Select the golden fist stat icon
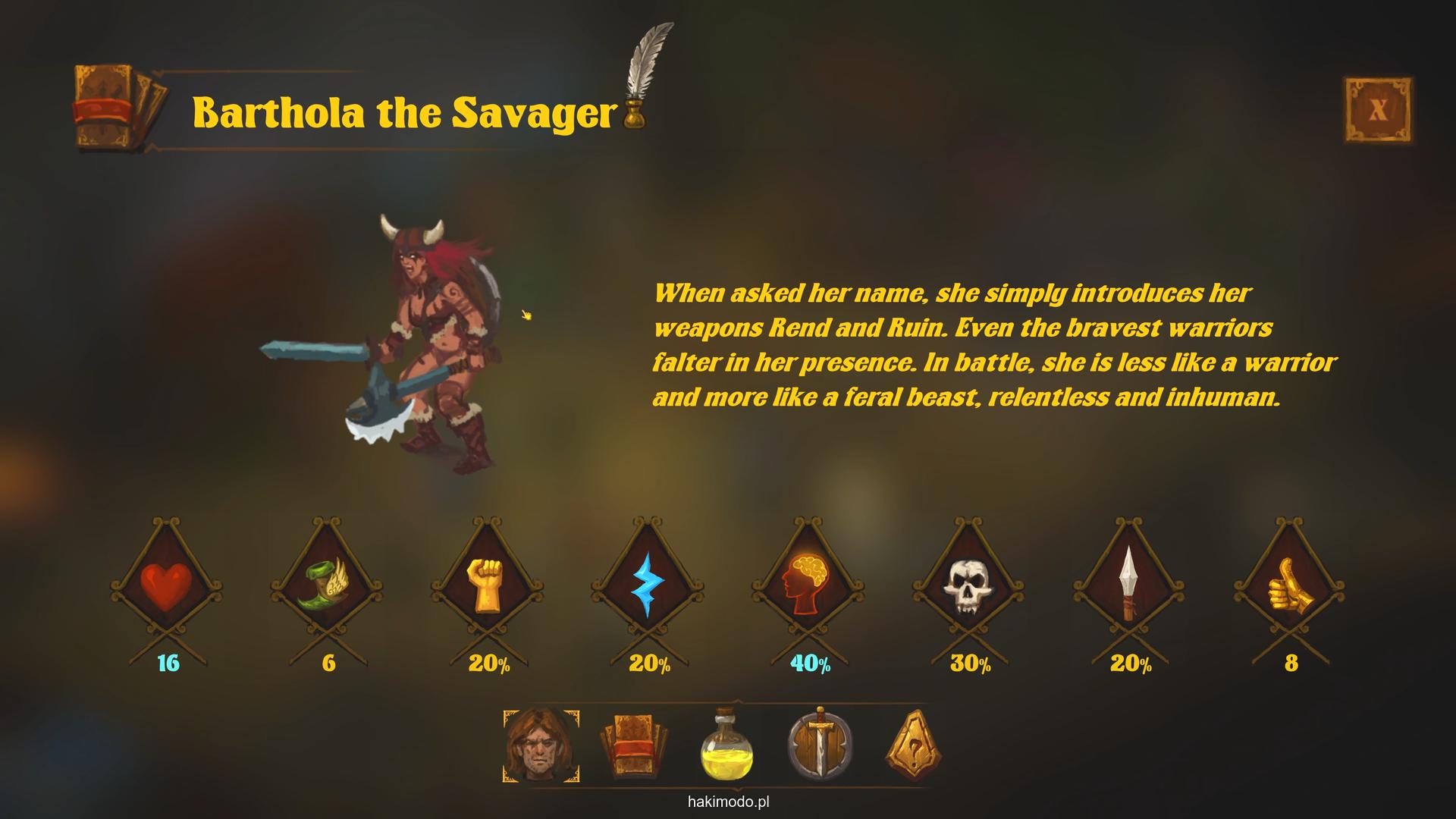The height and width of the screenshot is (819, 1456). click(x=488, y=585)
